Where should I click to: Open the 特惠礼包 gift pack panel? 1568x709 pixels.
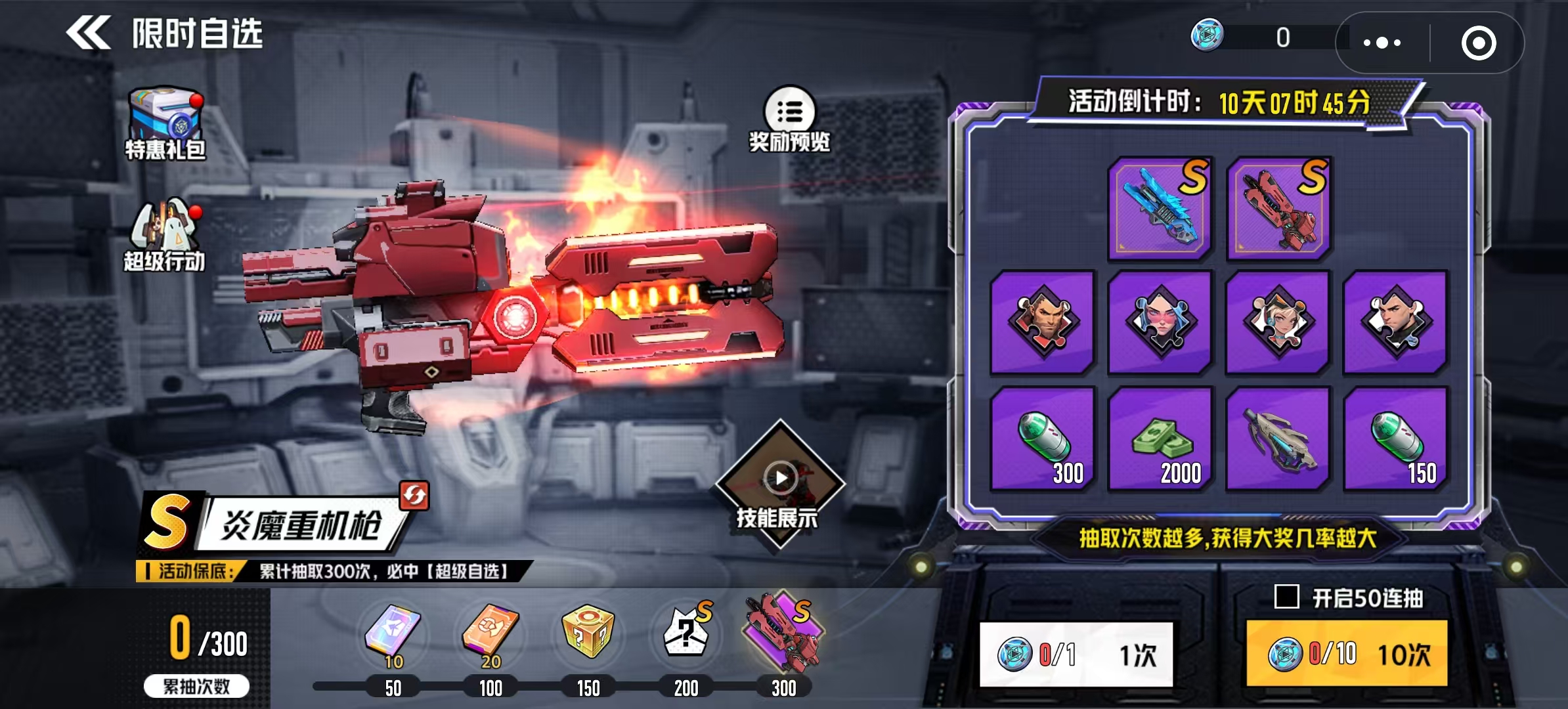pyautogui.click(x=164, y=121)
